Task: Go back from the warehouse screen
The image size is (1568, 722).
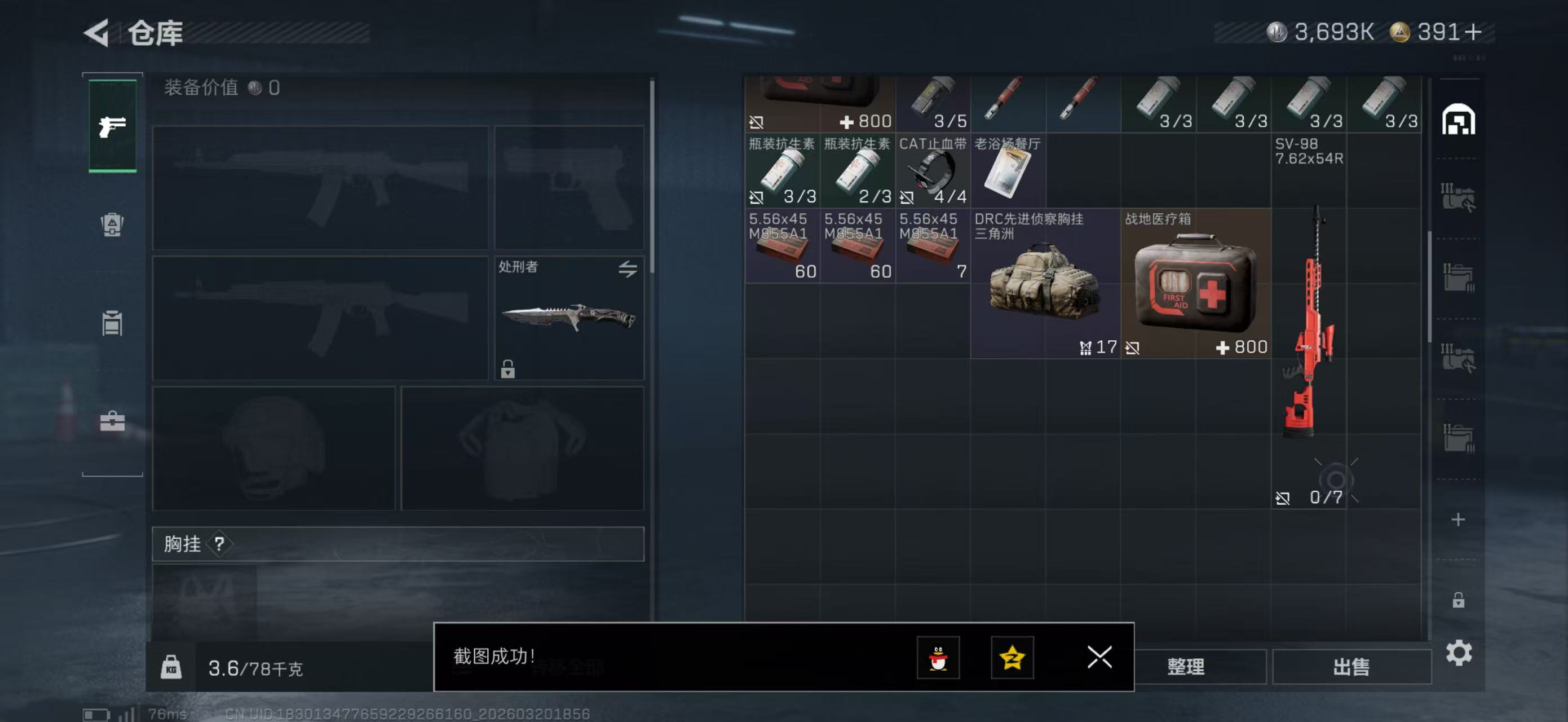Action: tap(98, 33)
